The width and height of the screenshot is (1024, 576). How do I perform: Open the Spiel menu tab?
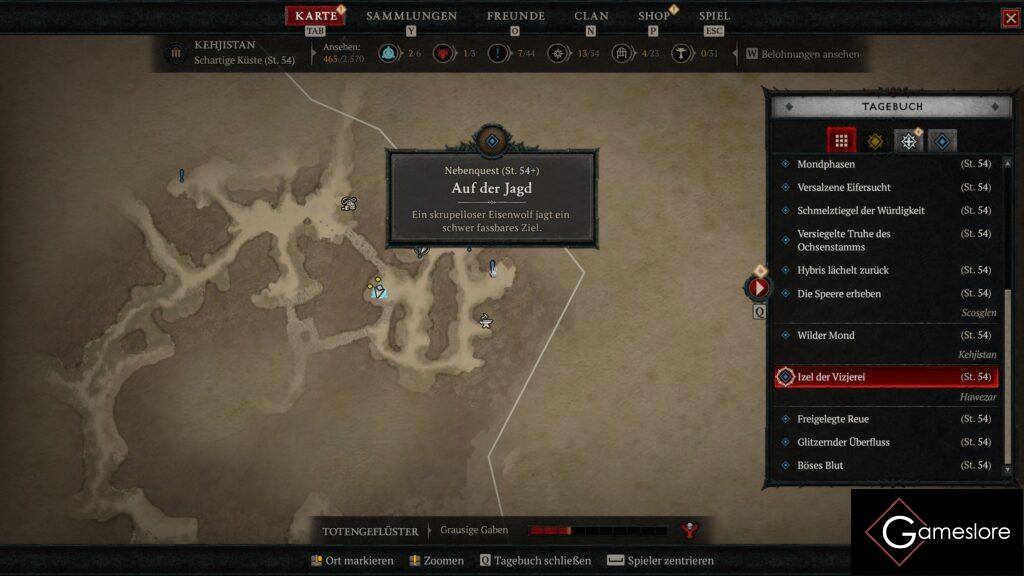click(714, 16)
